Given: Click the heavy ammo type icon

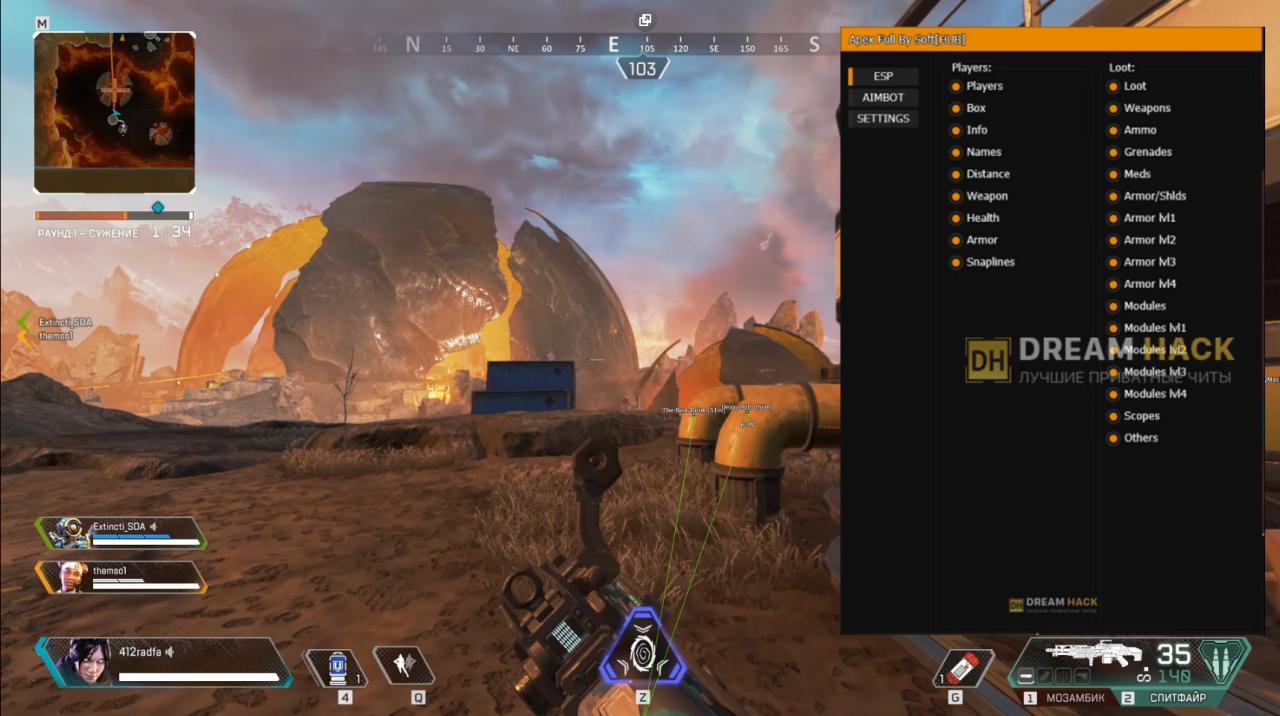Looking at the screenshot, I should (x=1223, y=660).
